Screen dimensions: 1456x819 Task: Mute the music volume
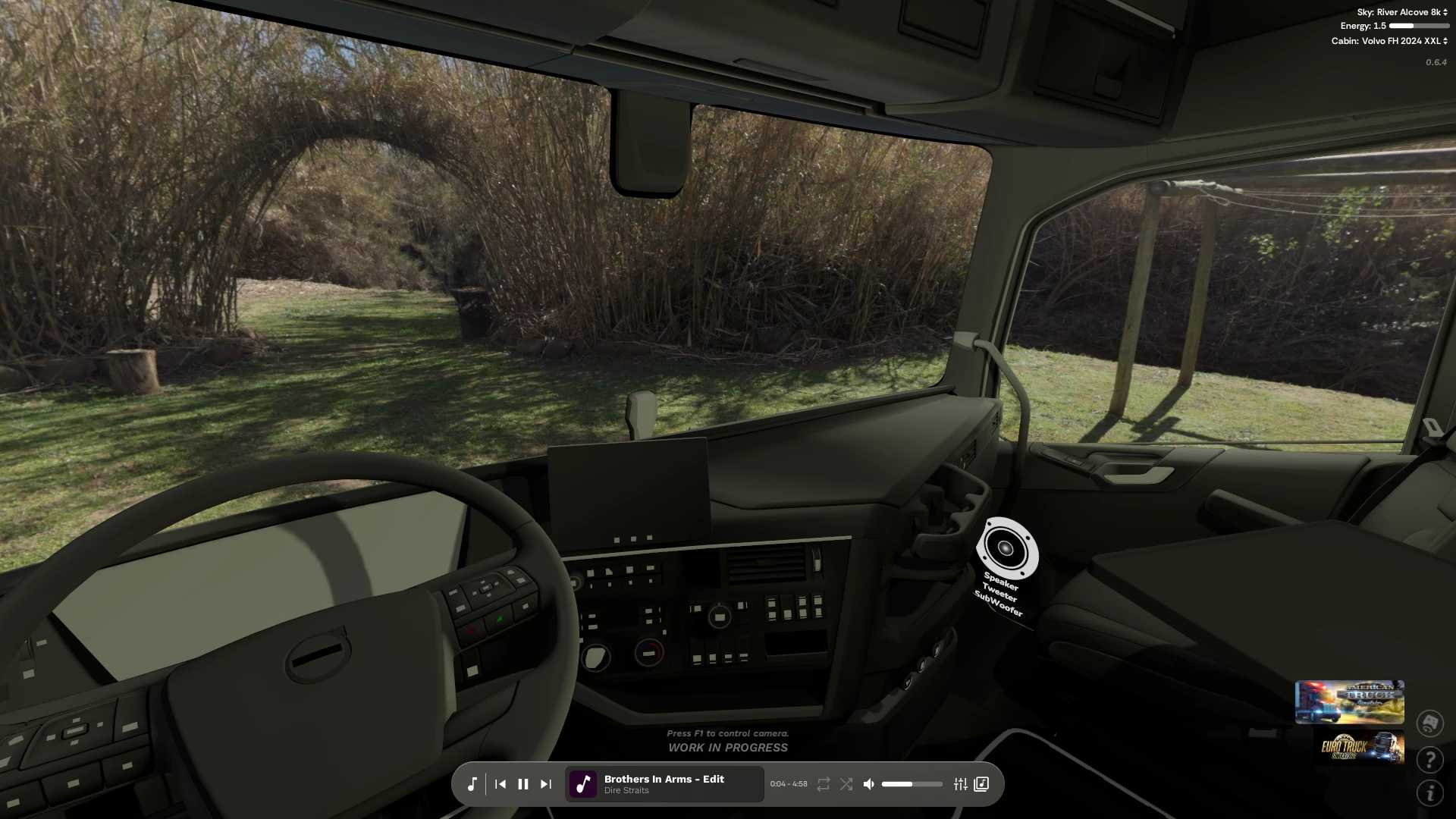click(x=868, y=784)
